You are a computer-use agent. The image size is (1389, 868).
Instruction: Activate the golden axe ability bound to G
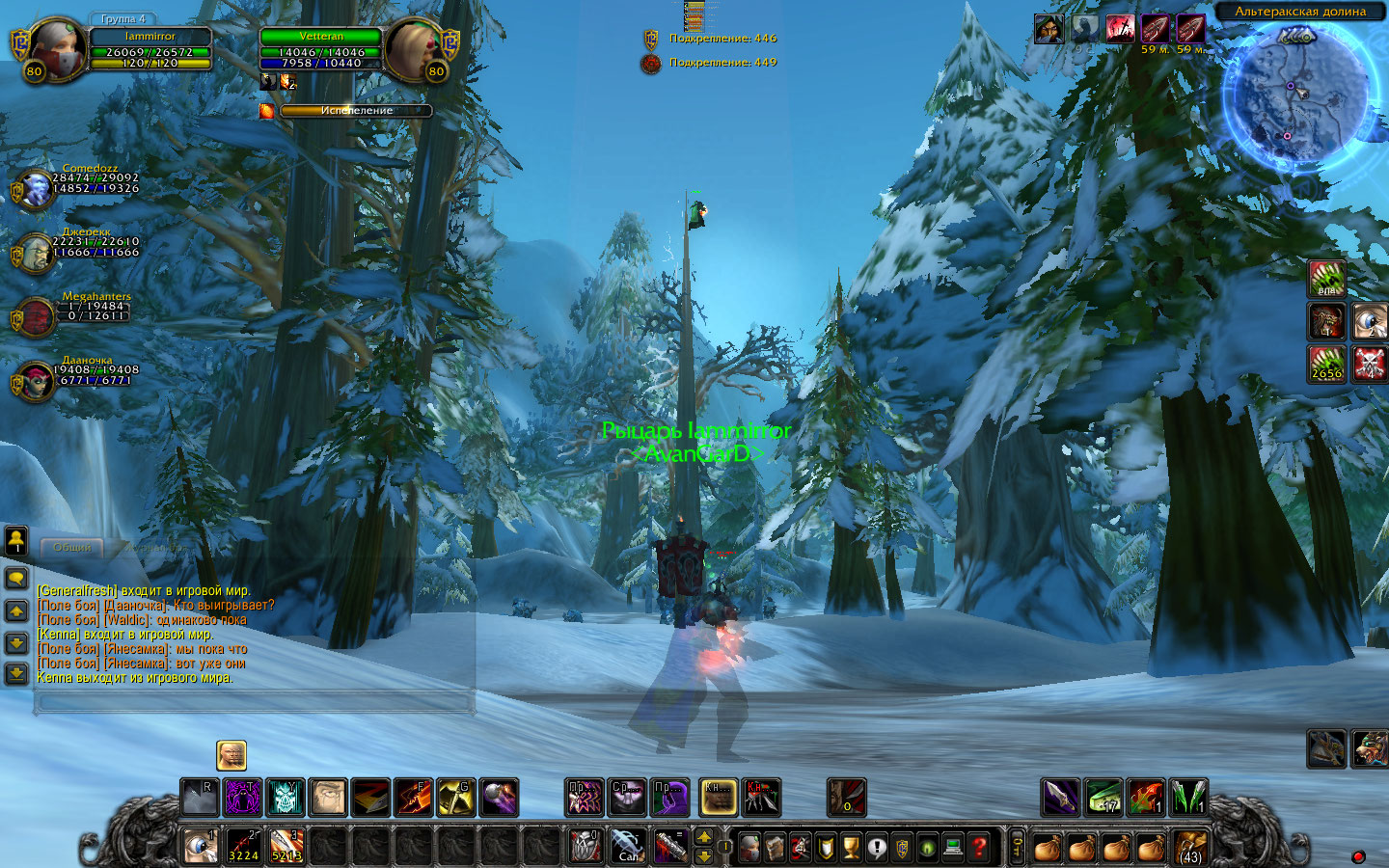pyautogui.click(x=455, y=798)
